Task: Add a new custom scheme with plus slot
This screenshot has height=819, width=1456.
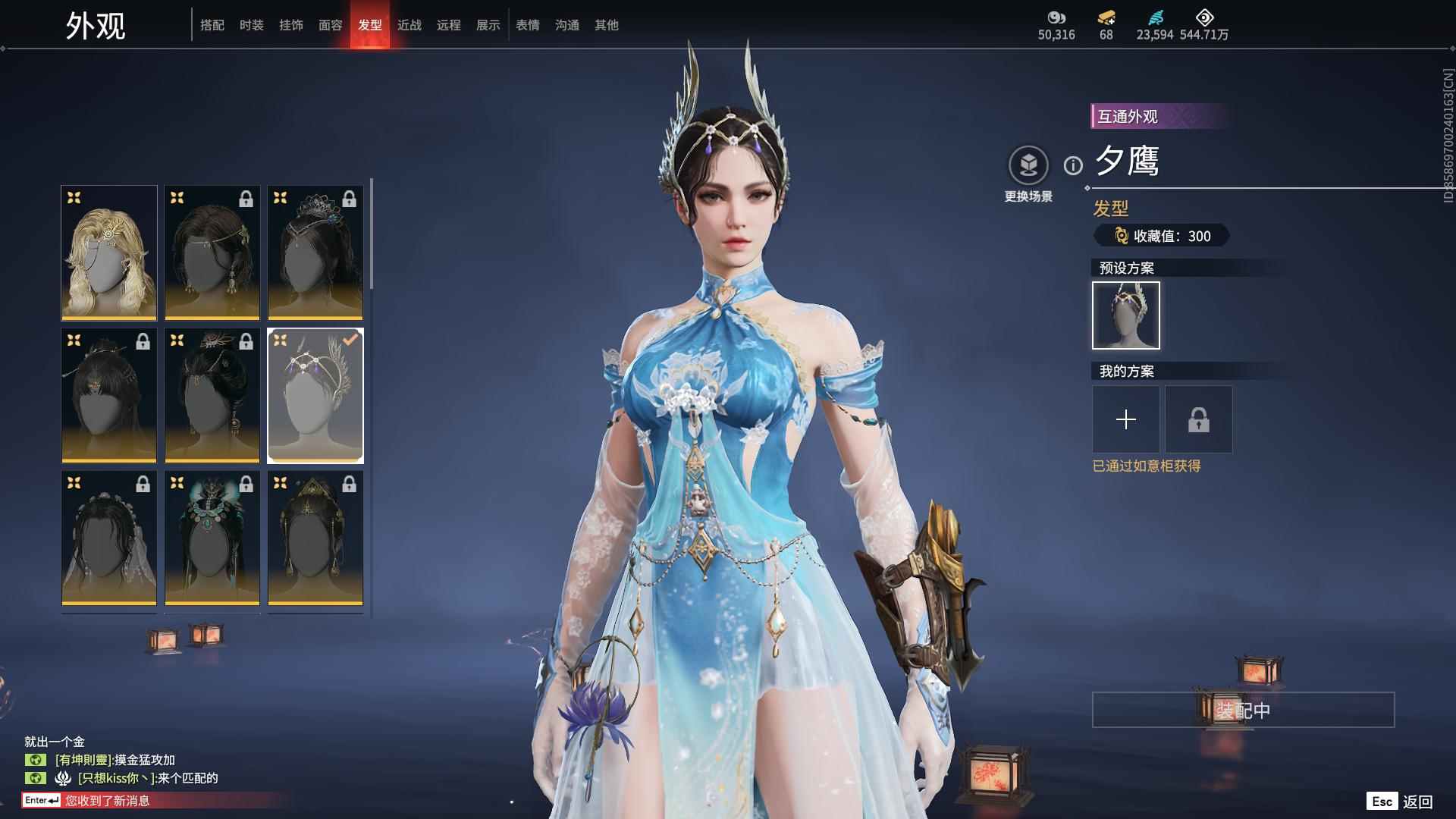Action: [1126, 419]
